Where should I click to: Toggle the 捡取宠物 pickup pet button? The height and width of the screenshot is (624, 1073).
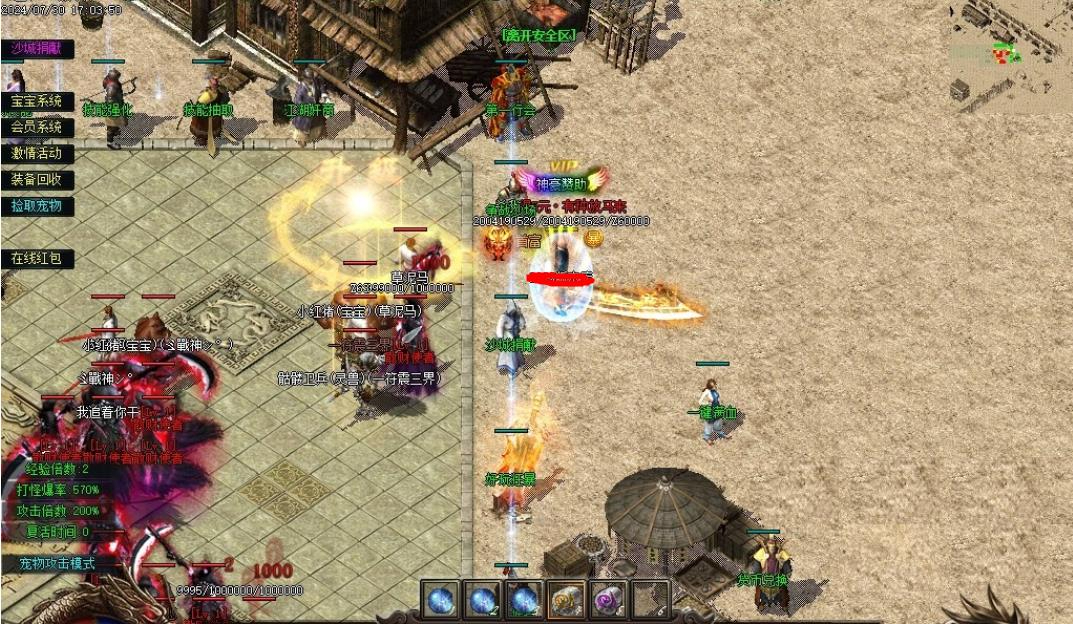tap(37, 206)
